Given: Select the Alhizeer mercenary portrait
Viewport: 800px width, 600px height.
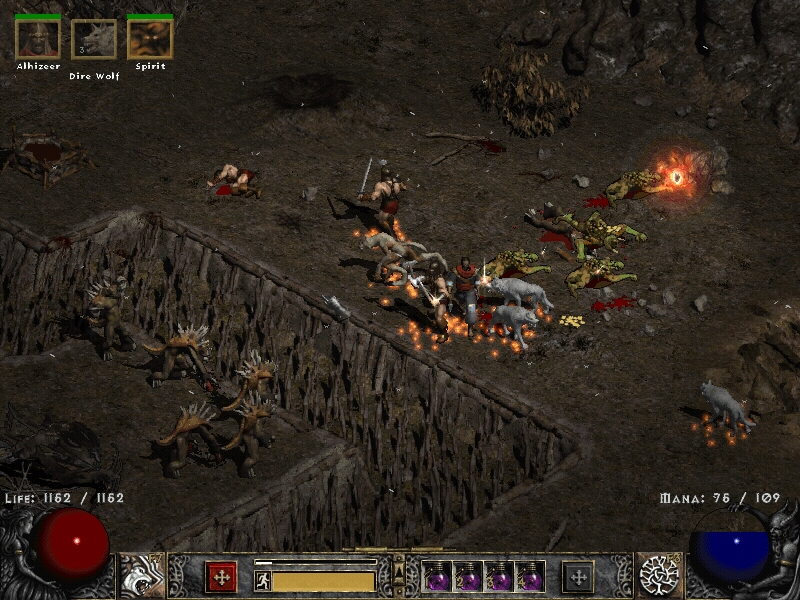Looking at the screenshot, I should pyautogui.click(x=38, y=39).
